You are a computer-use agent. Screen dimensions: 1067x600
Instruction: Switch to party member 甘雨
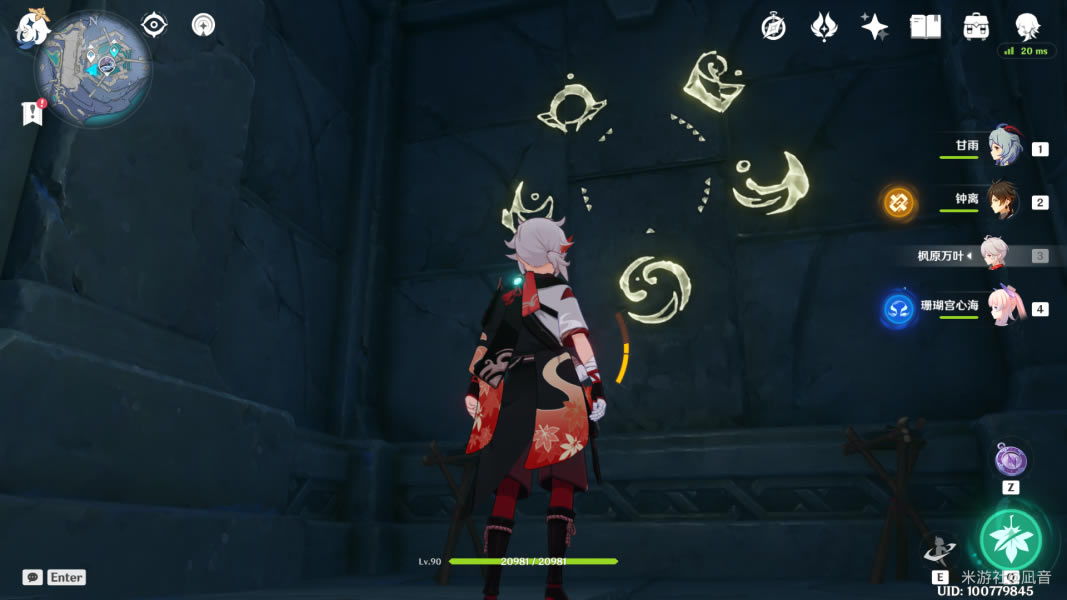[1004, 147]
